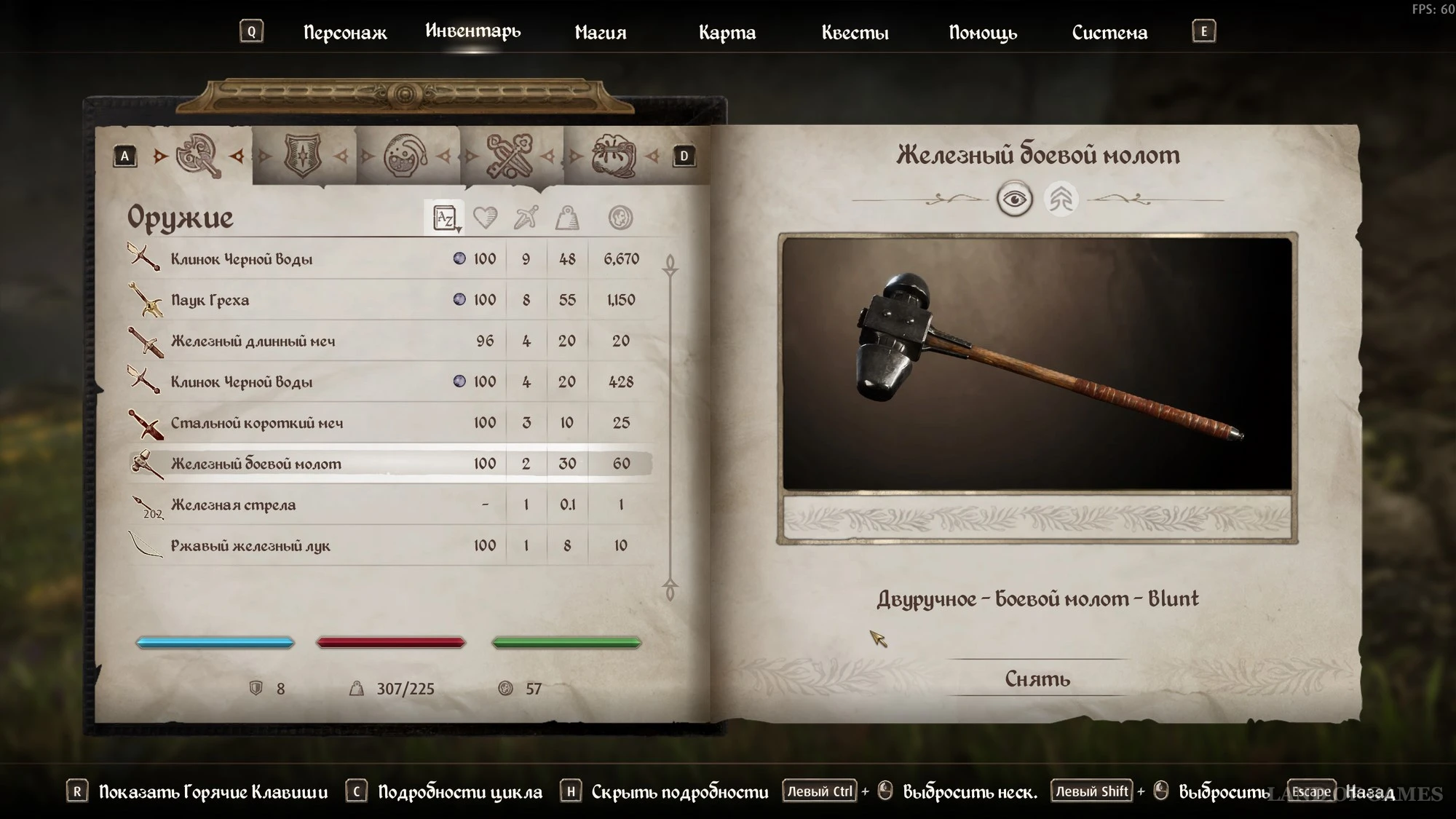This screenshot has height=819, width=1456.
Task: Select Стальной короткий меч from the list
Action: coord(256,423)
